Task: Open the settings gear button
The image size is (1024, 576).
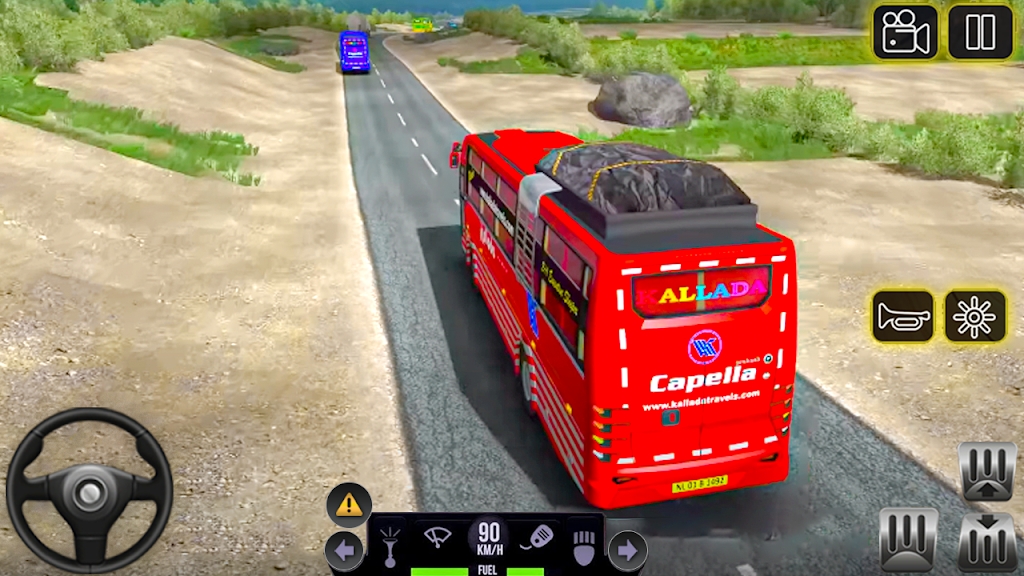Action: (975, 317)
